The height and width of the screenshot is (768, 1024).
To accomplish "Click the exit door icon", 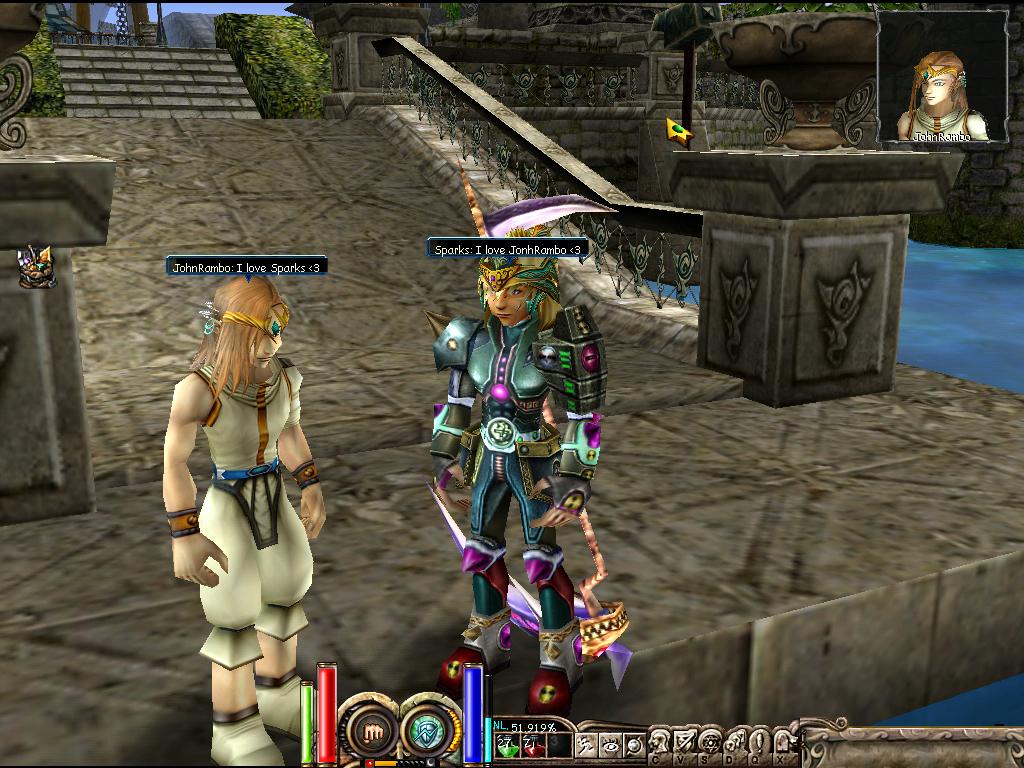I will pos(782,743).
